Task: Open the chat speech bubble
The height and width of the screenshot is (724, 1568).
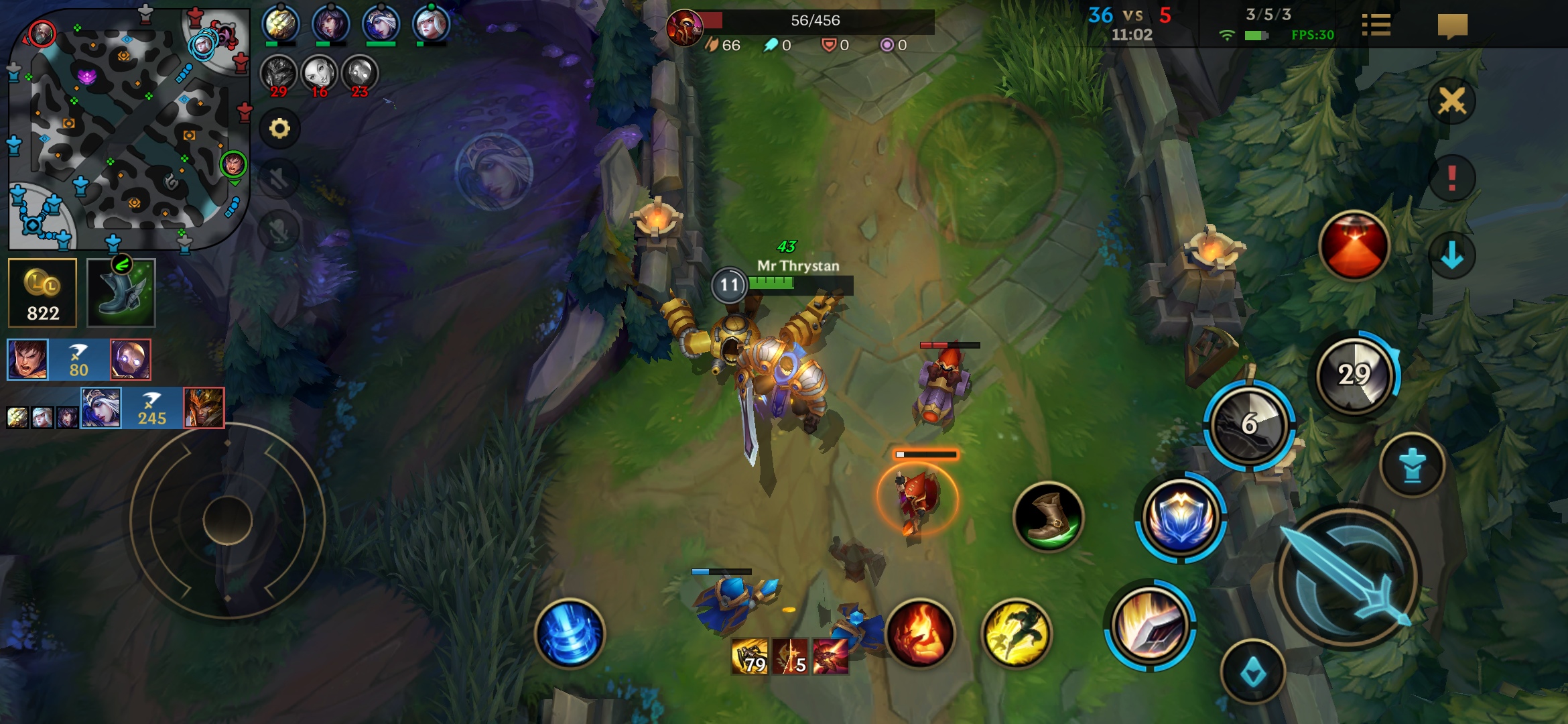Action: coord(1452,27)
